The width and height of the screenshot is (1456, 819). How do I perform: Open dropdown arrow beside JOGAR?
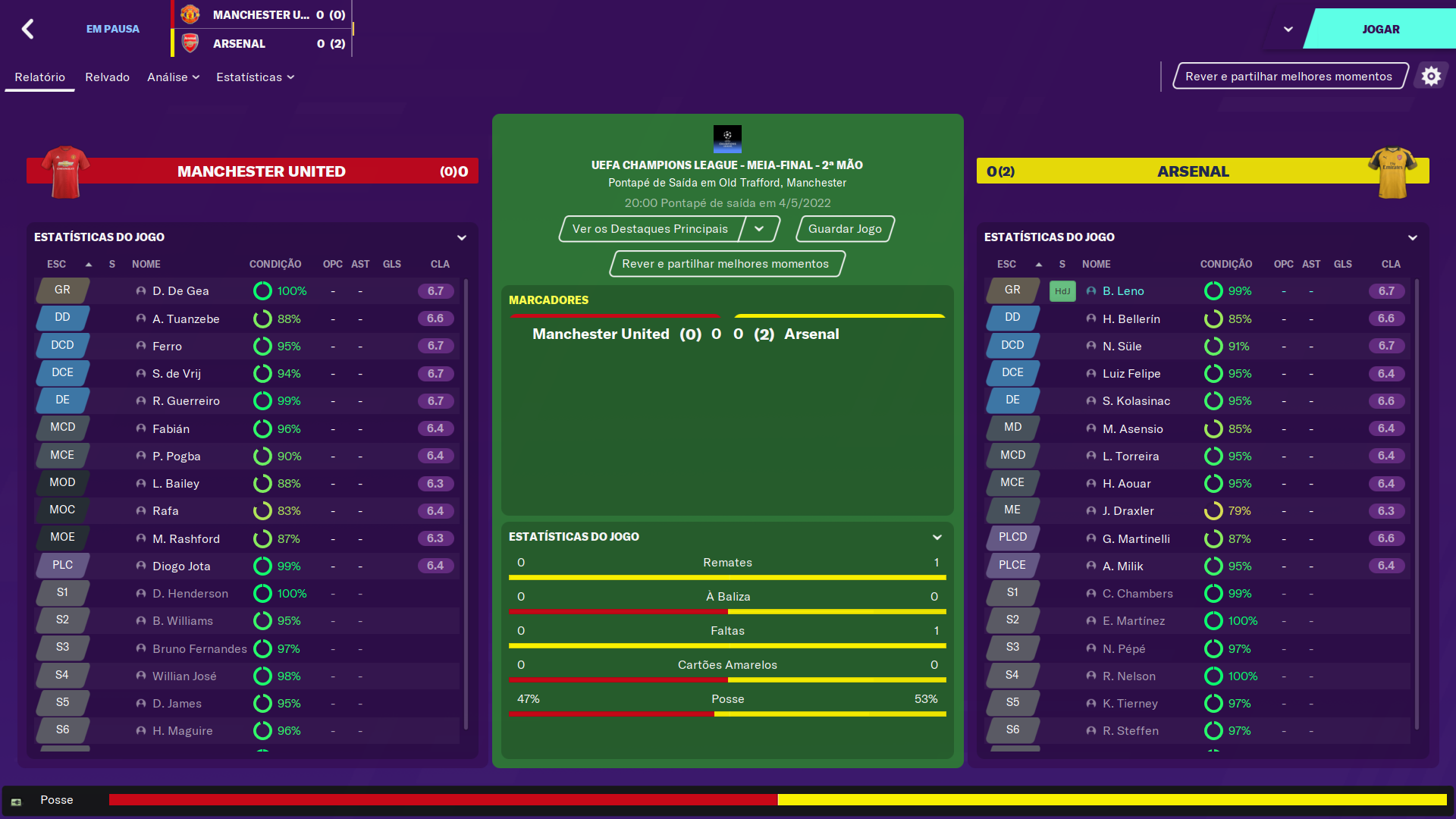point(1288,30)
